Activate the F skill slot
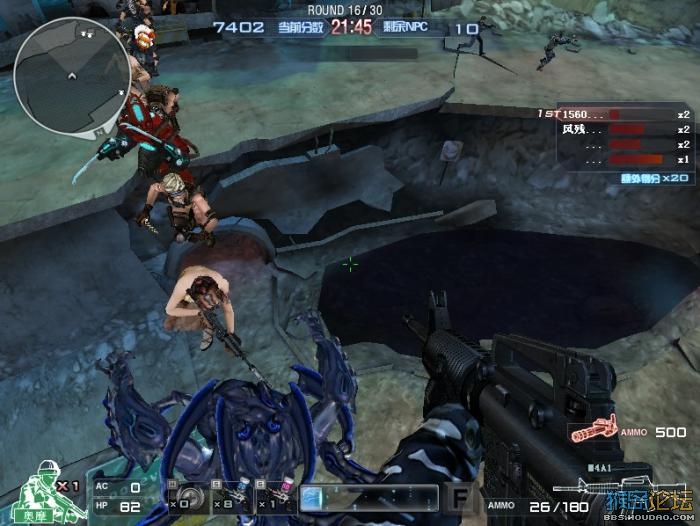The image size is (700, 526). [x=460, y=496]
